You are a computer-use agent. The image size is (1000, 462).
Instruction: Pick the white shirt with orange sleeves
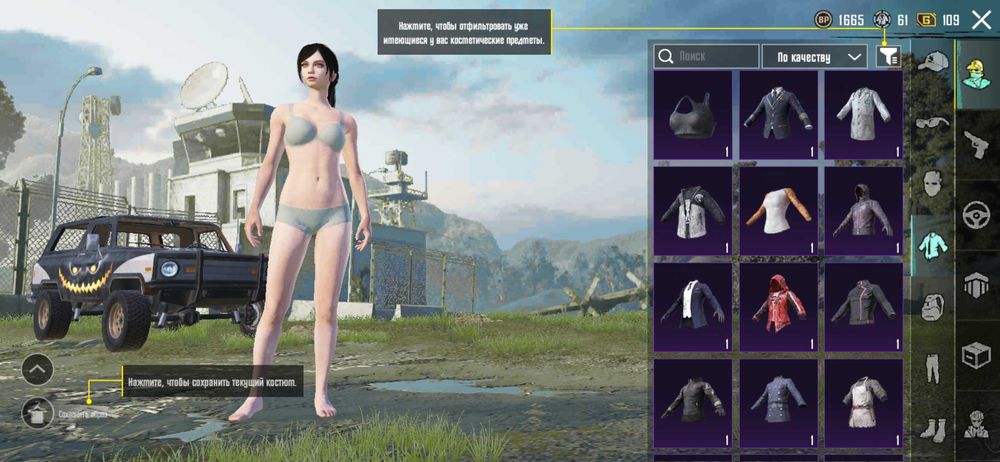(x=778, y=209)
